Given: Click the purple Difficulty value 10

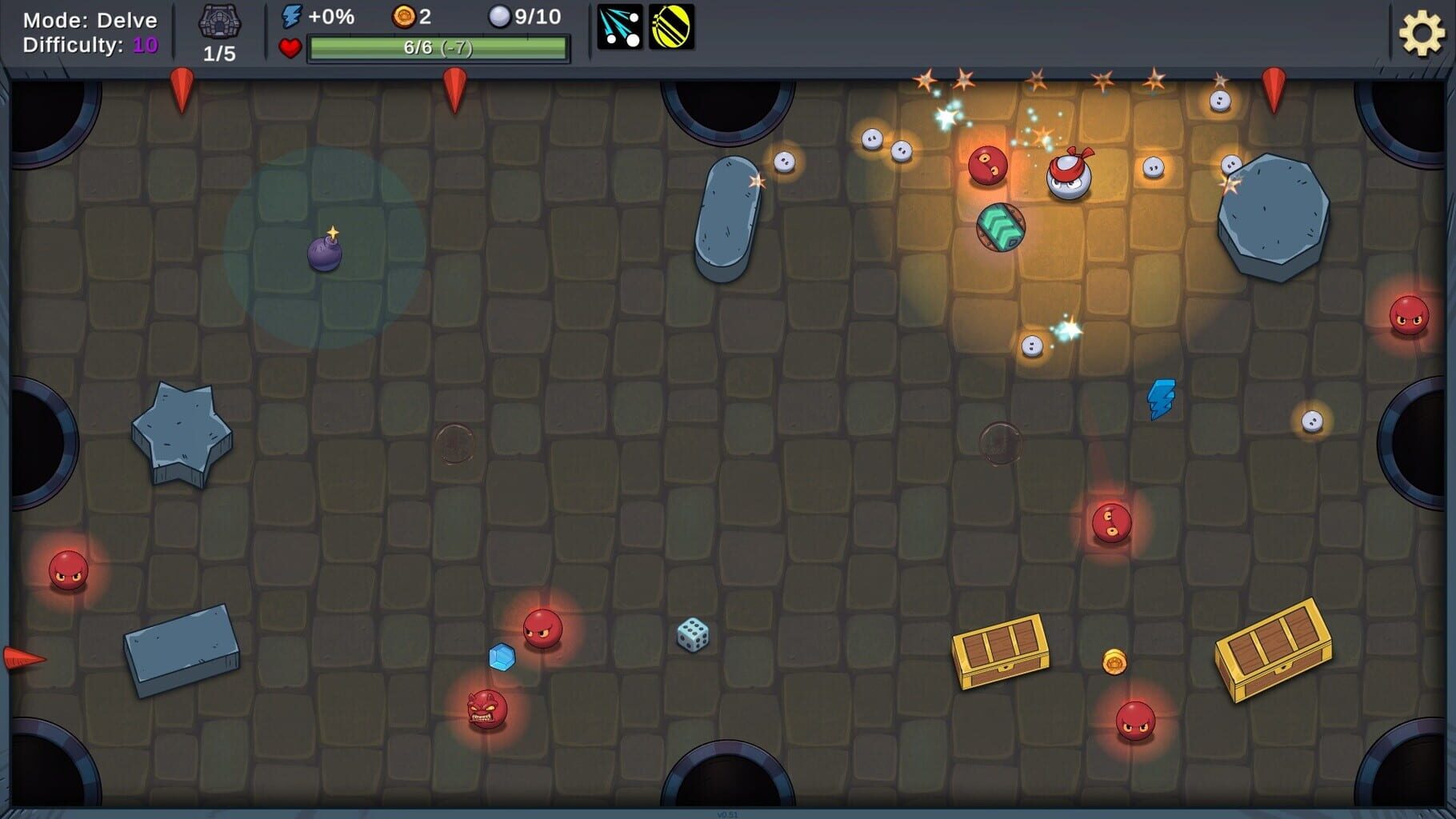Looking at the screenshot, I should pos(144,45).
